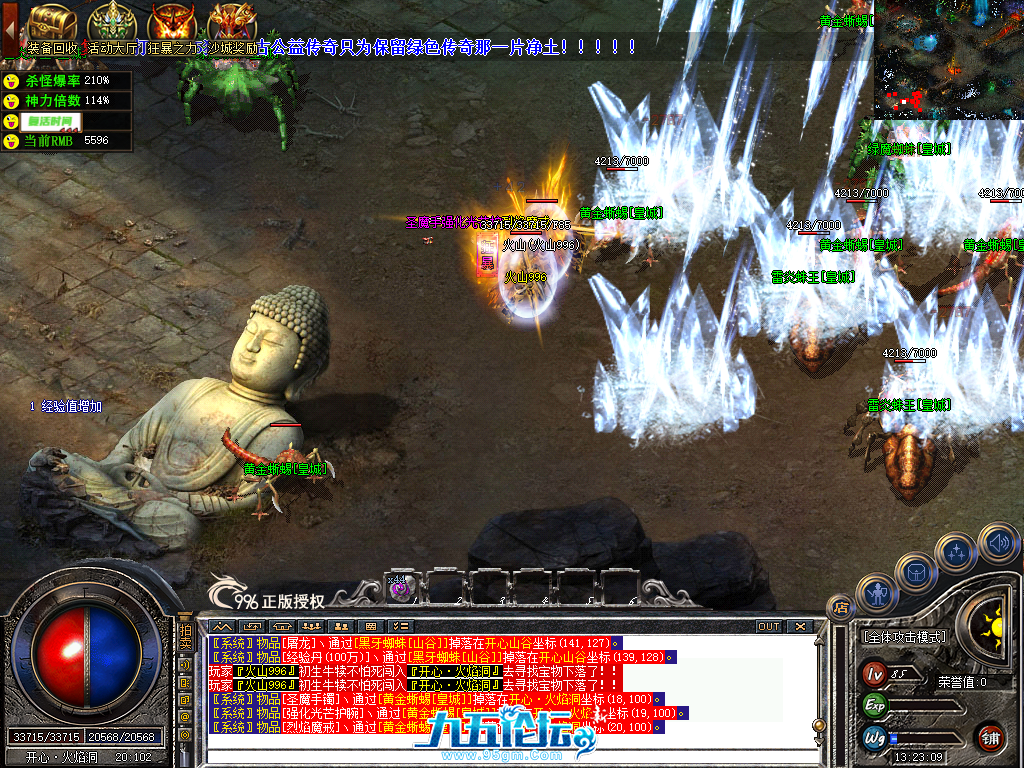This screenshot has height=768, width=1024.
Task: Open the 装备回收 treasure chest icon
Action: click(x=52, y=22)
